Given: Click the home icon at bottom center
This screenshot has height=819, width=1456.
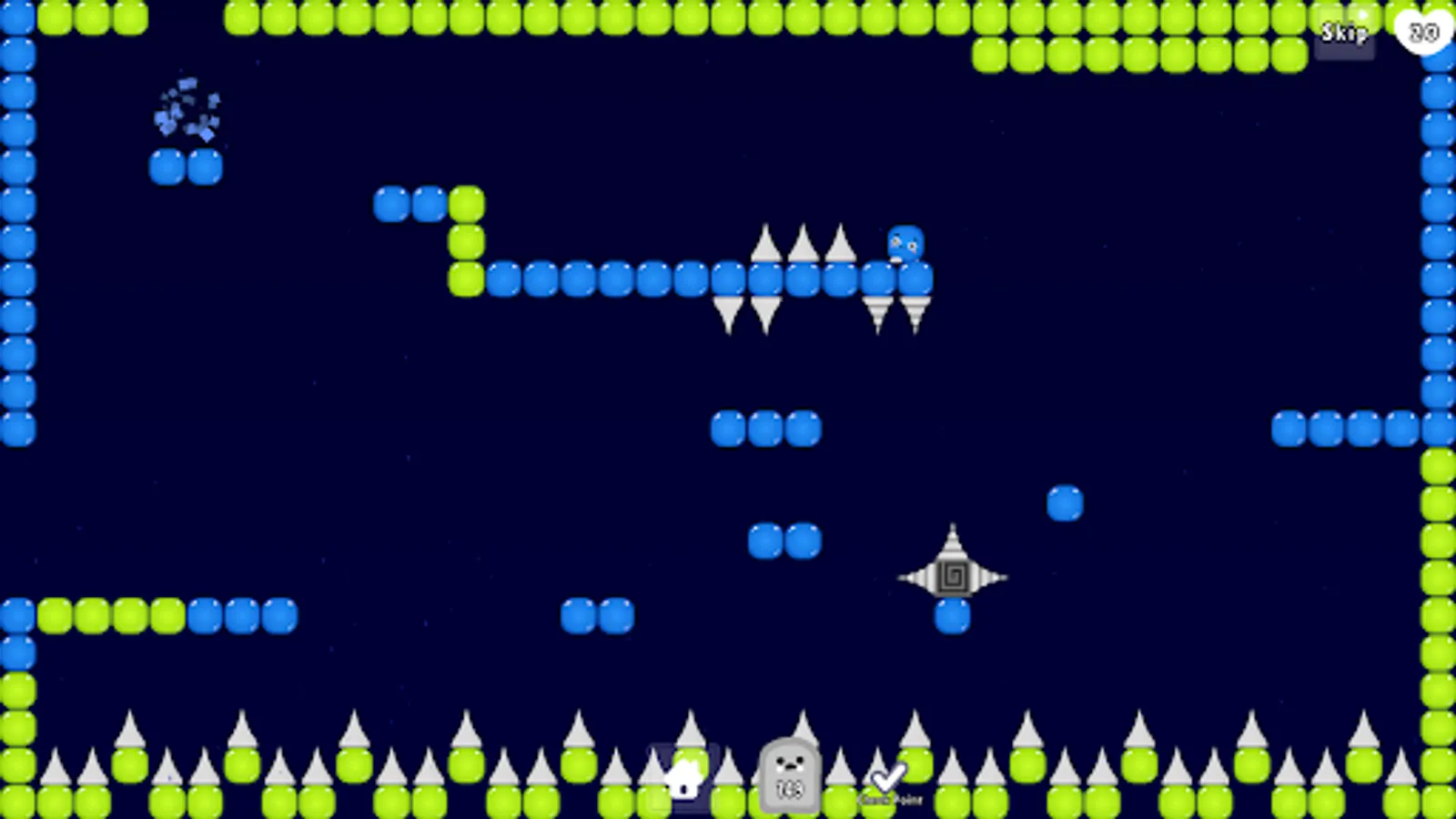Looking at the screenshot, I should point(684,778).
